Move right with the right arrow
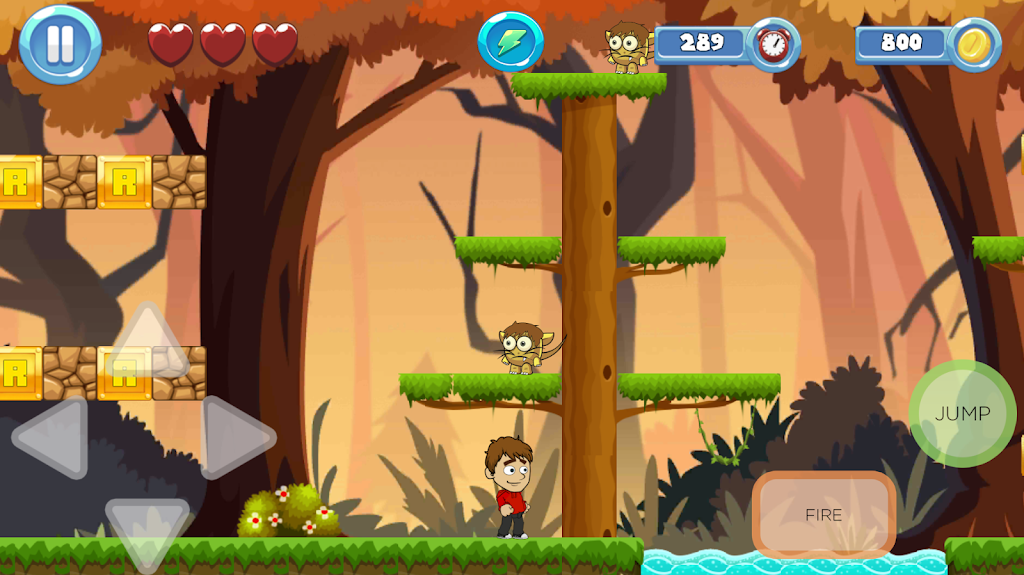The image size is (1024, 575). (x=236, y=438)
